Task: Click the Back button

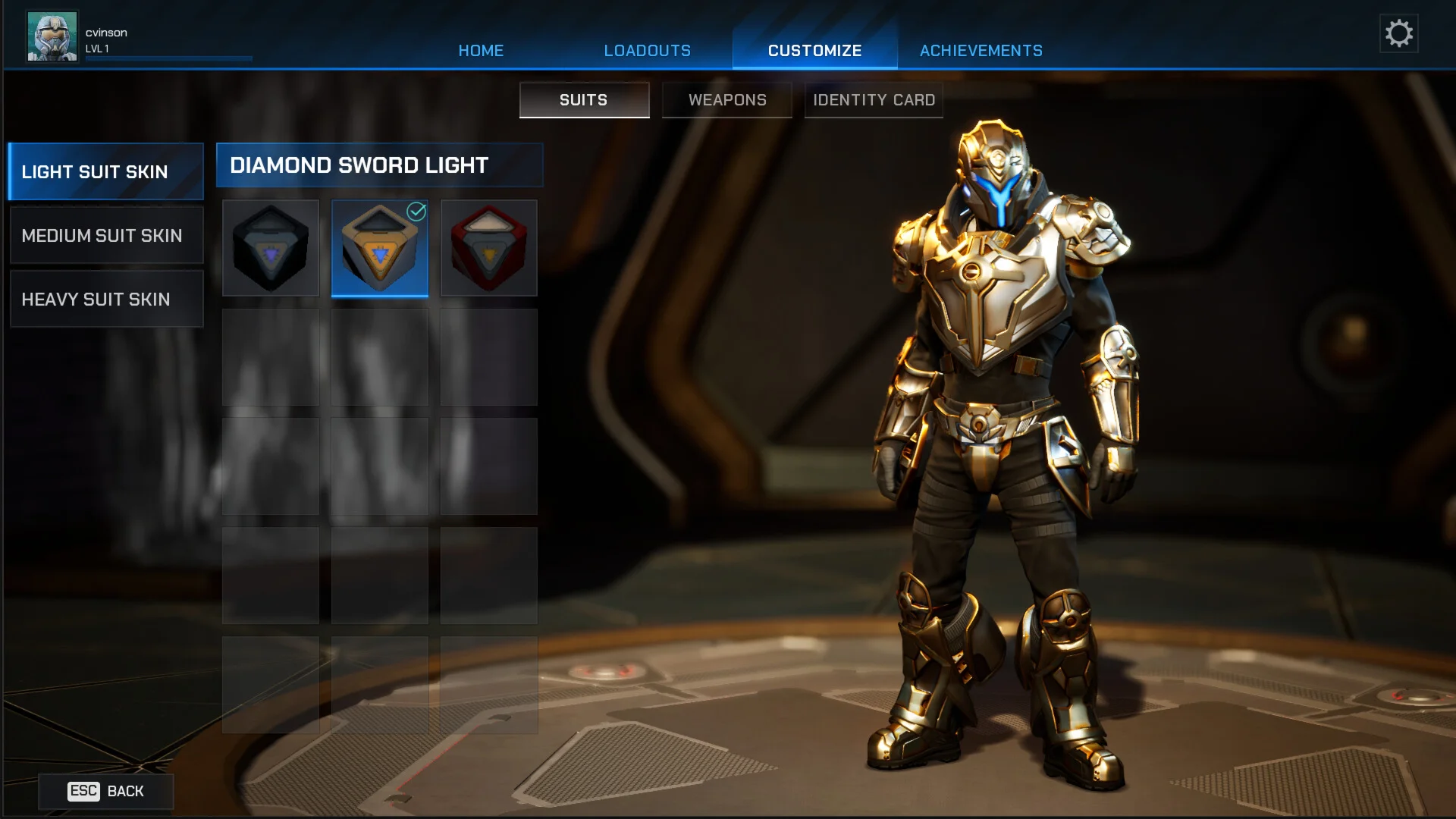Action: coord(106,791)
